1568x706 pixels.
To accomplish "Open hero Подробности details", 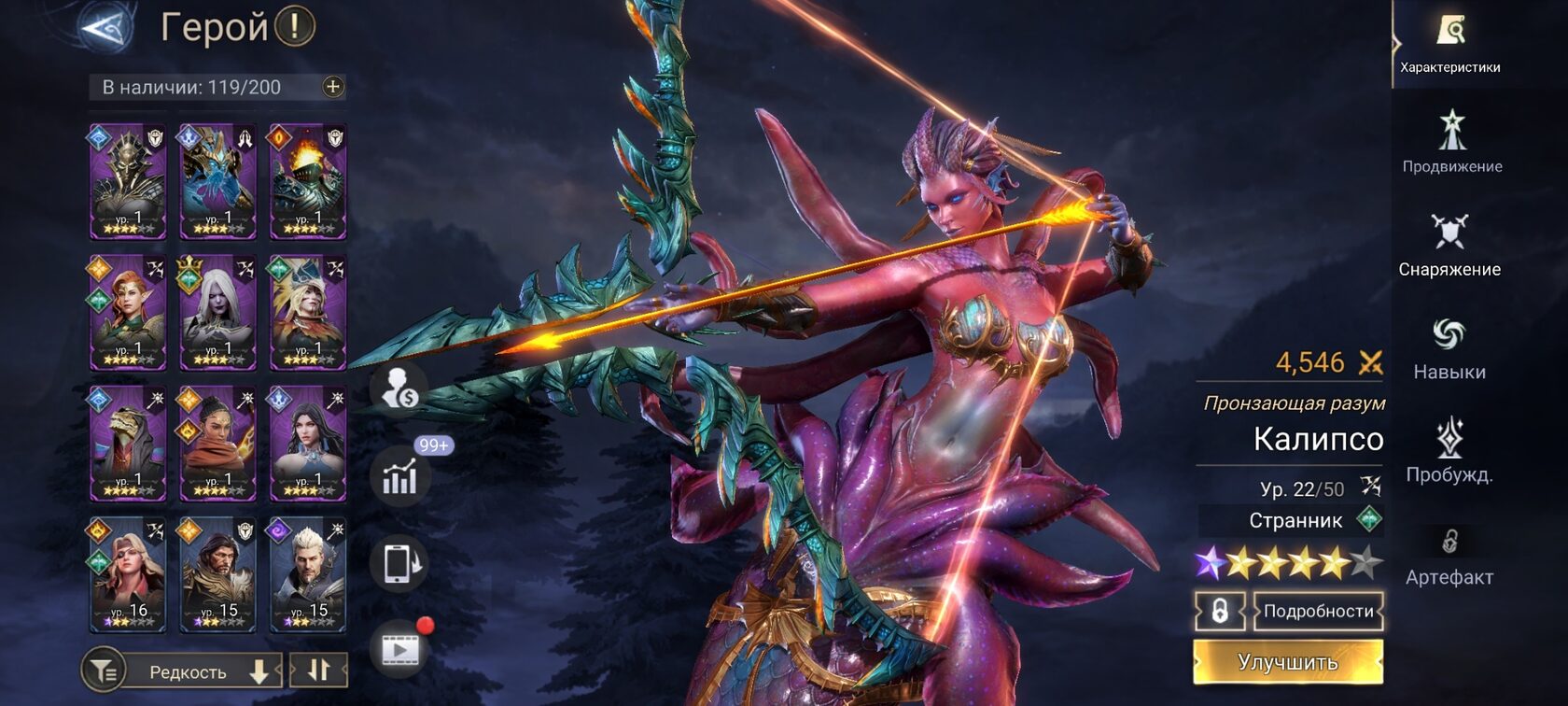I will pyautogui.click(x=1318, y=612).
